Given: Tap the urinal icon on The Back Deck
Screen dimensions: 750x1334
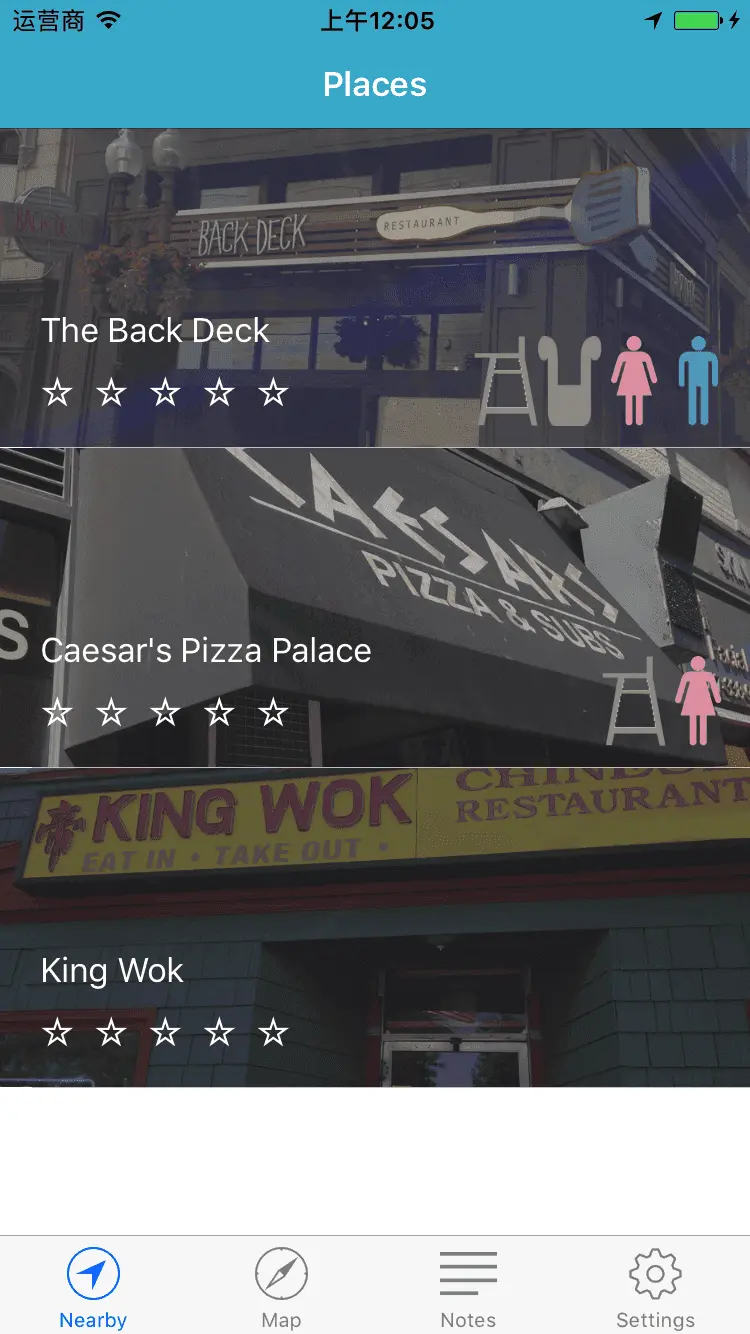Looking at the screenshot, I should click(x=570, y=380).
